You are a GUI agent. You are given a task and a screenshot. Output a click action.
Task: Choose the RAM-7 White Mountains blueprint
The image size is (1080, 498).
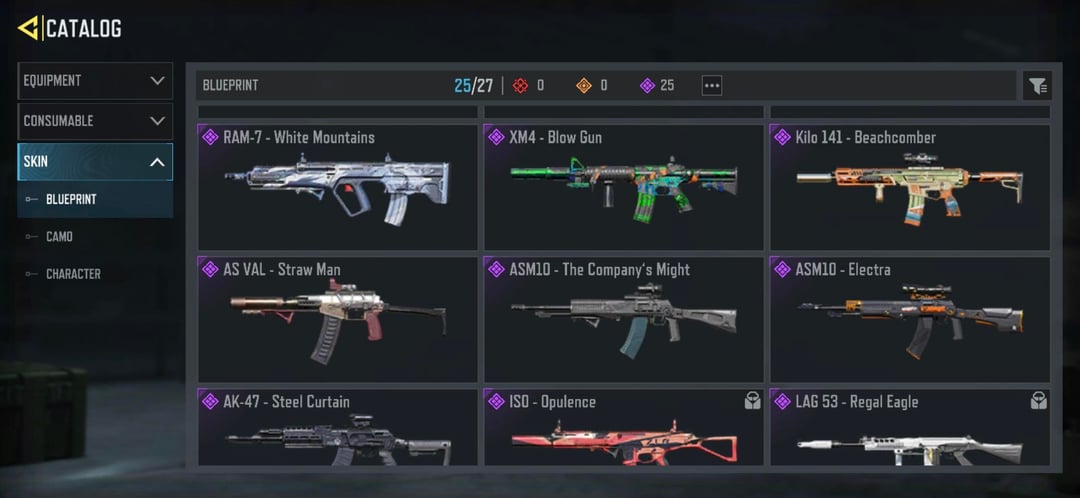tap(337, 187)
